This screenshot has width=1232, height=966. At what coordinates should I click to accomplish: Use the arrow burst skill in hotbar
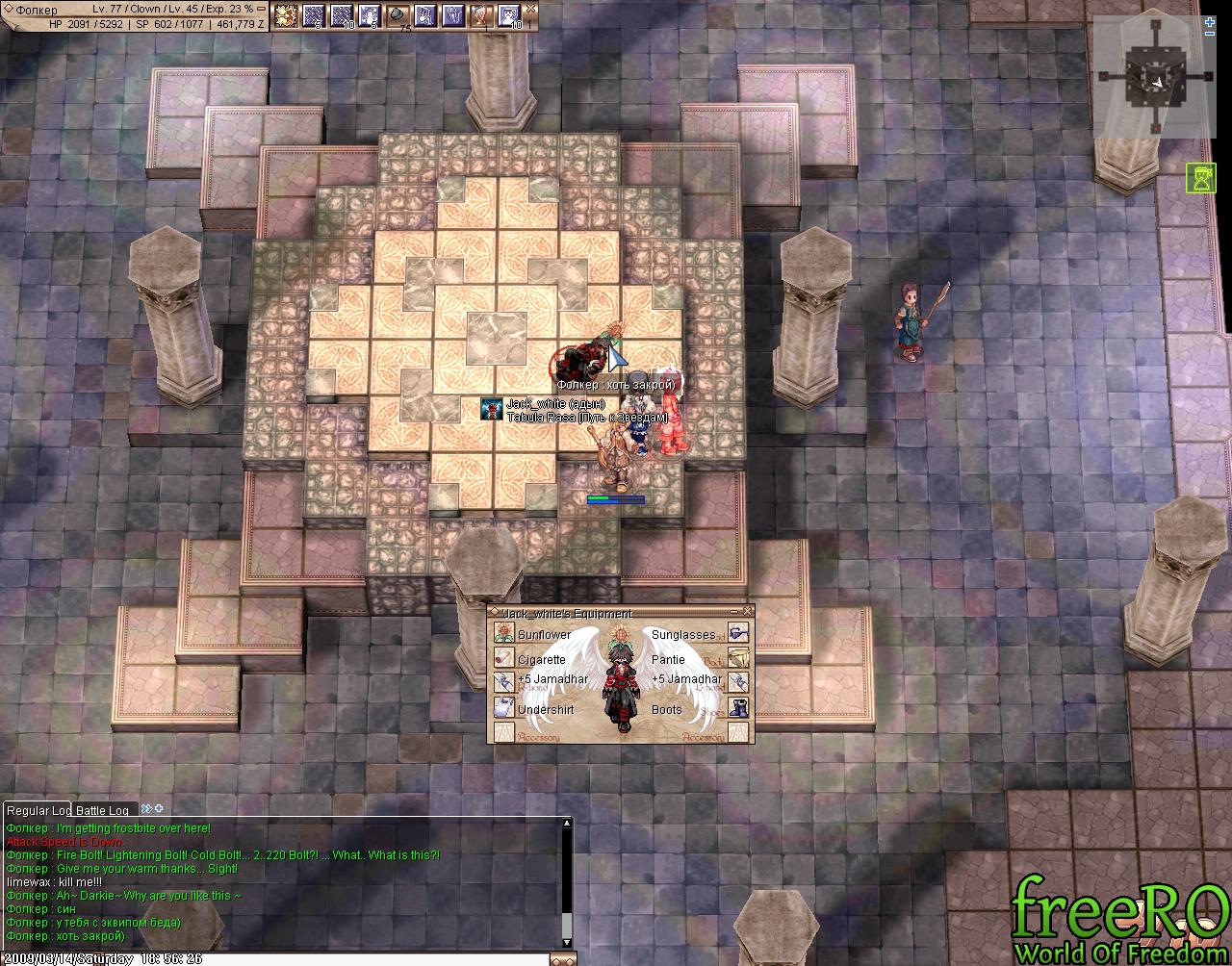coord(286,14)
